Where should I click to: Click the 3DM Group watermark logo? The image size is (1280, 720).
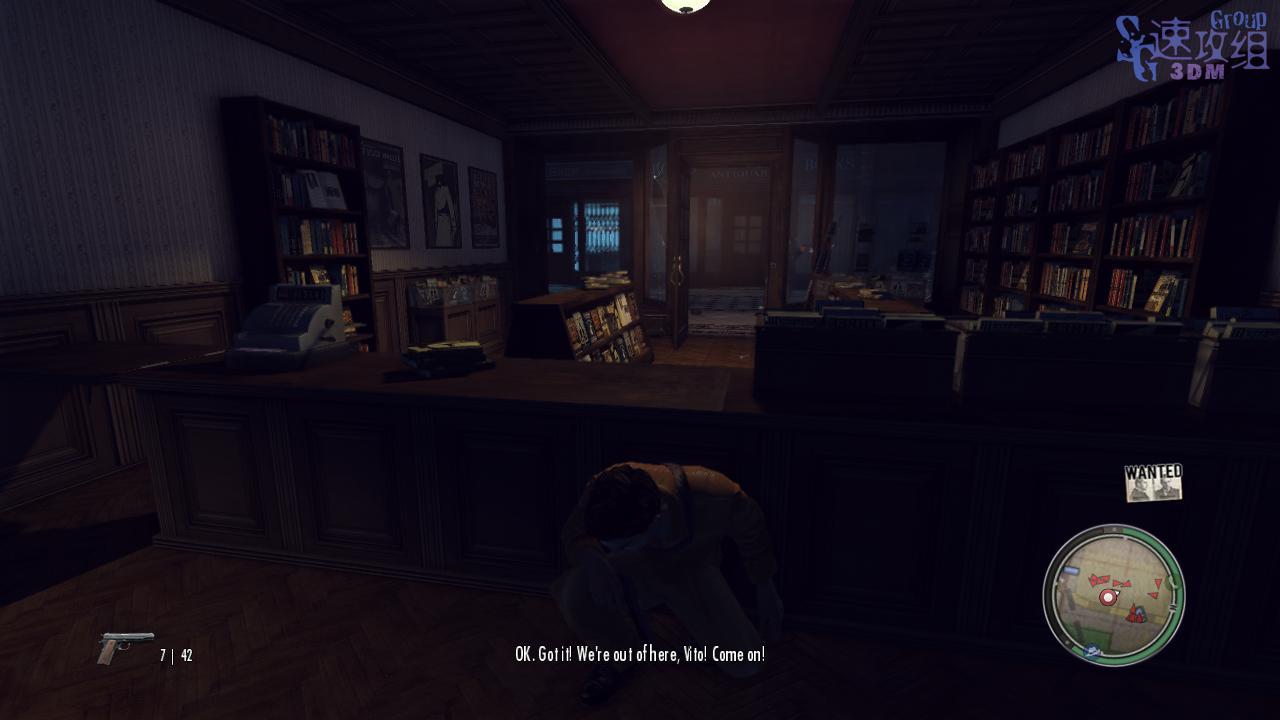coord(1192,47)
